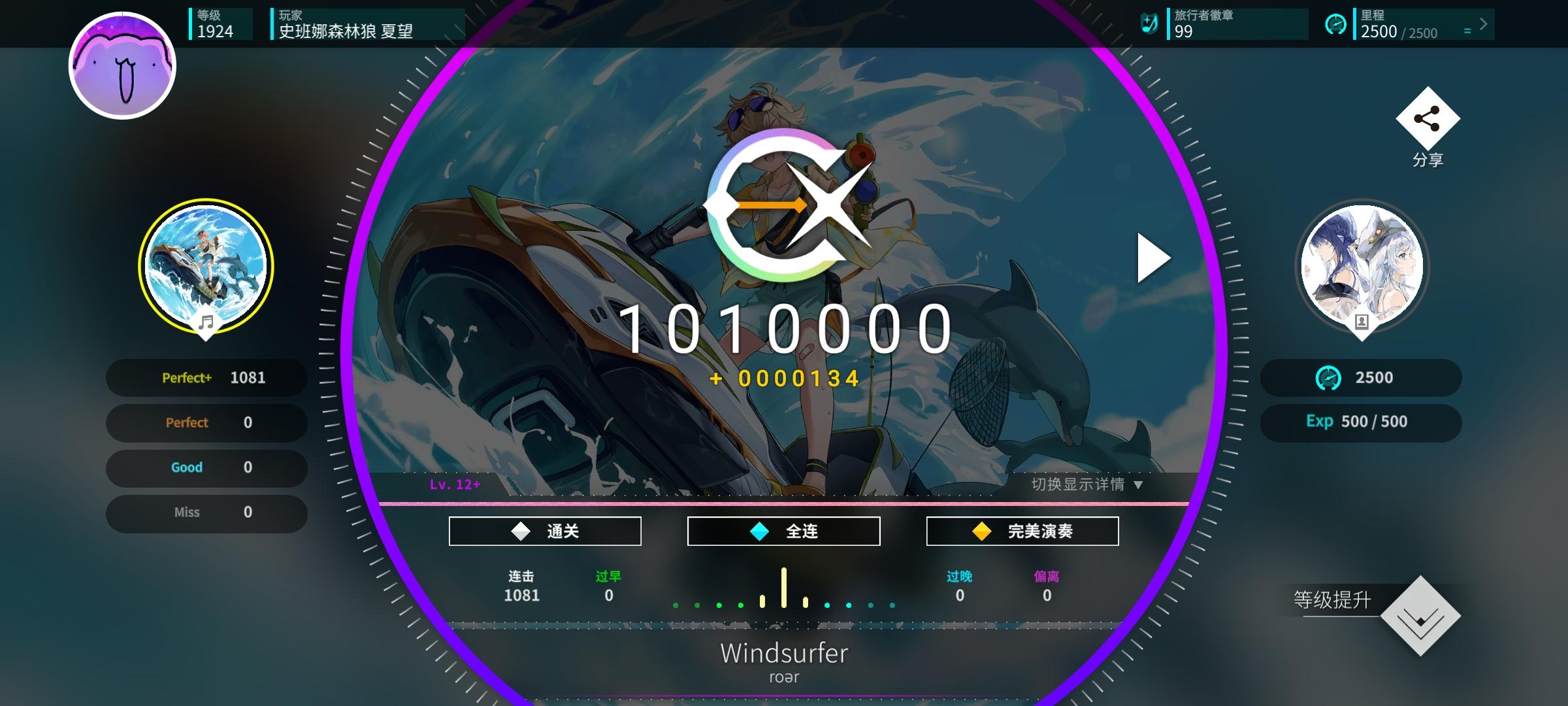Select the music note icon under the song jacket
Viewport: 1568px width, 706px height.
[x=208, y=322]
